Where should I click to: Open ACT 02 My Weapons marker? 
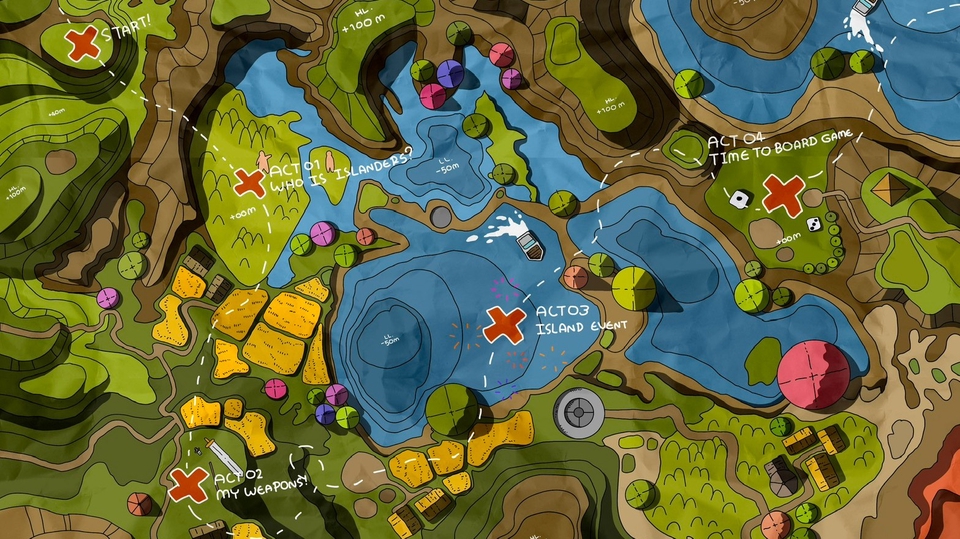tap(187, 484)
